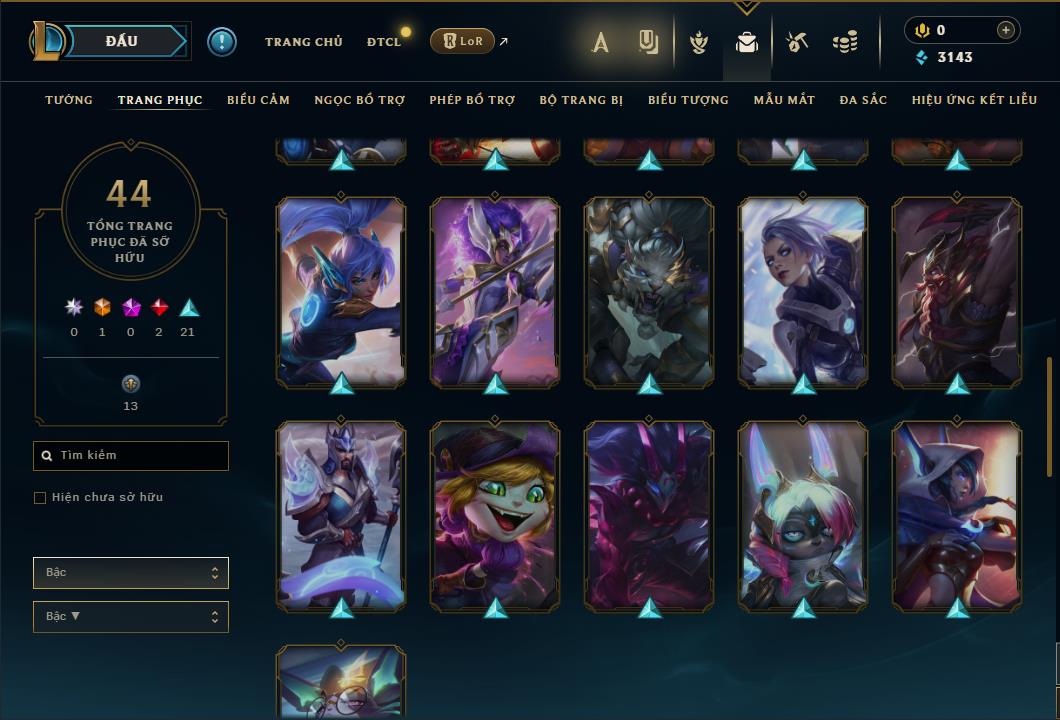
Task: Open the coin stack store icon
Action: point(845,42)
